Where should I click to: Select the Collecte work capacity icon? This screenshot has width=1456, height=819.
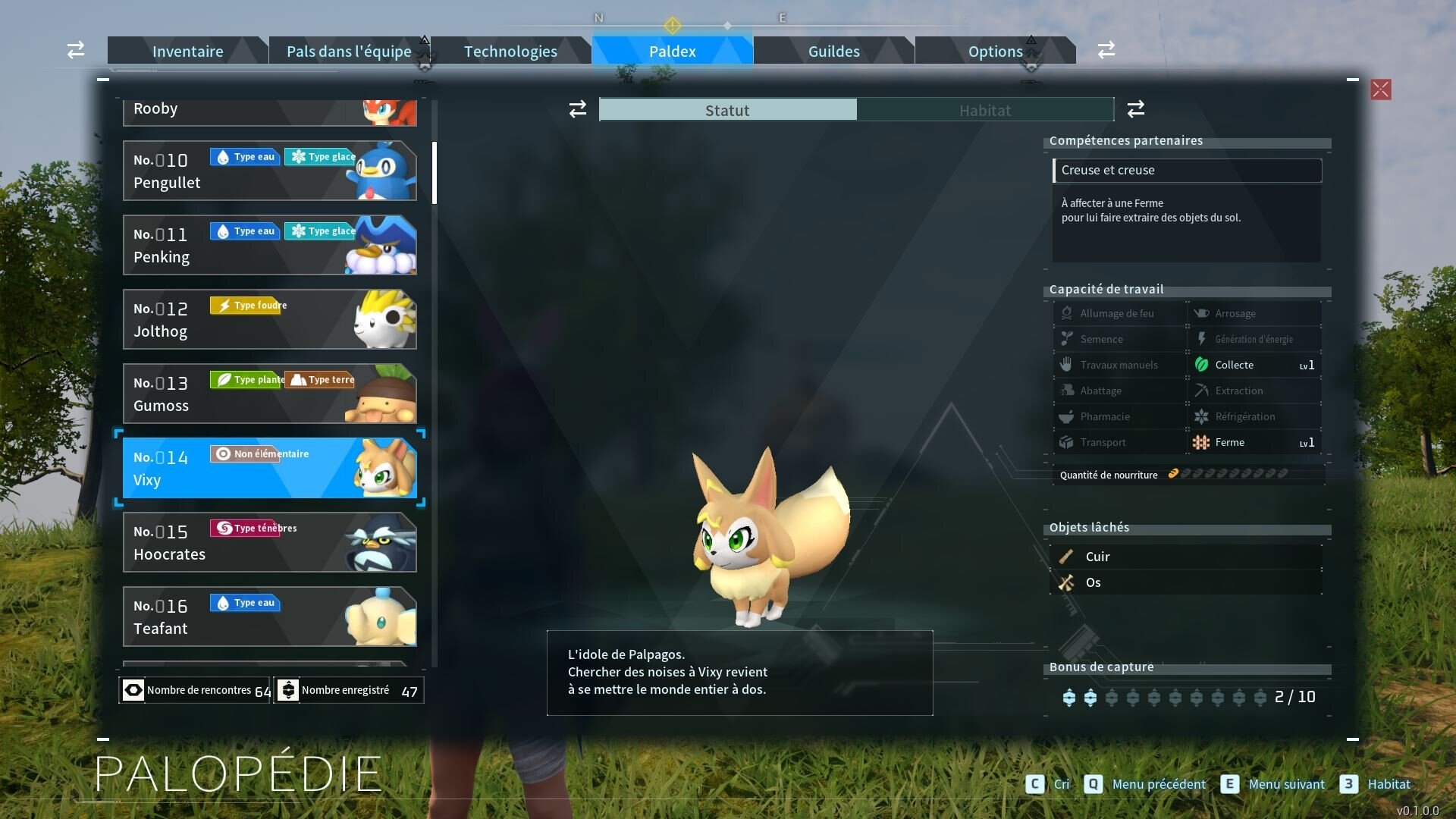click(x=1201, y=365)
